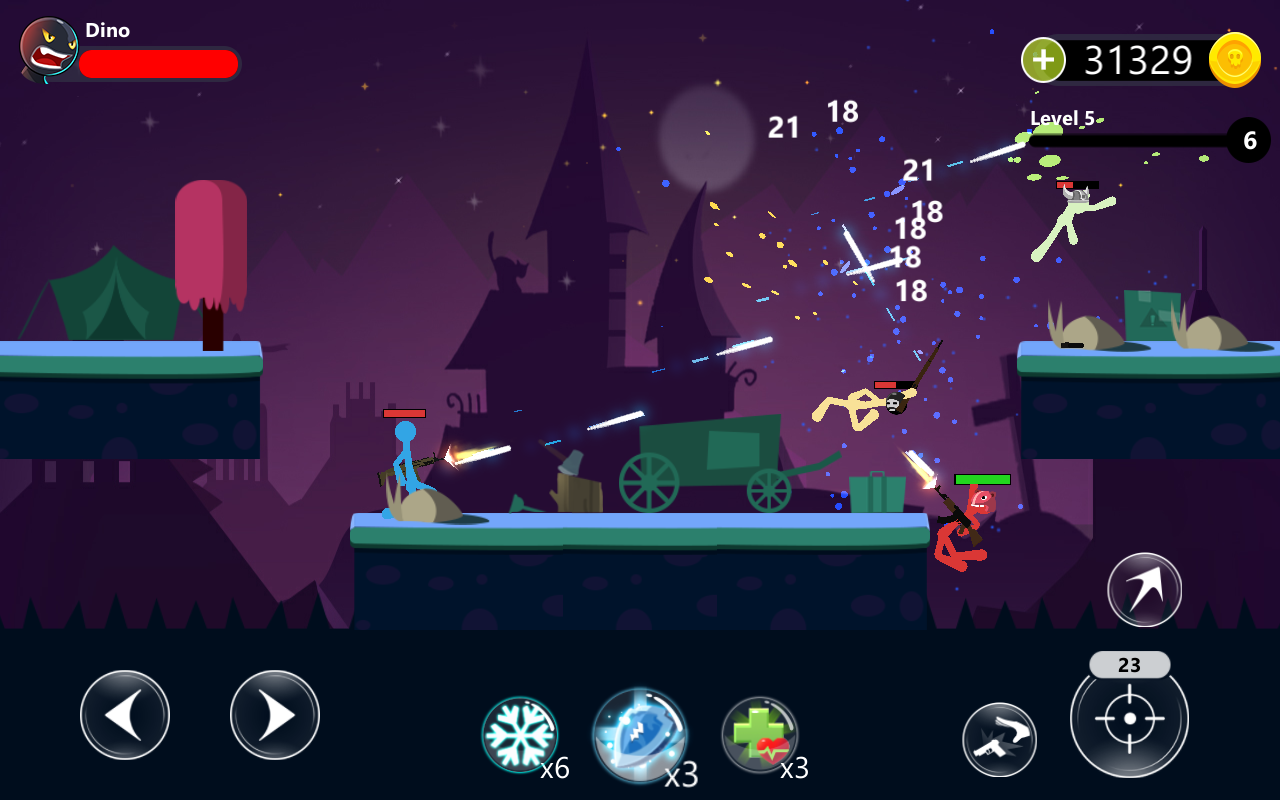The image size is (1280, 800).
Task: Click the Dino player name label
Action: [x=107, y=30]
